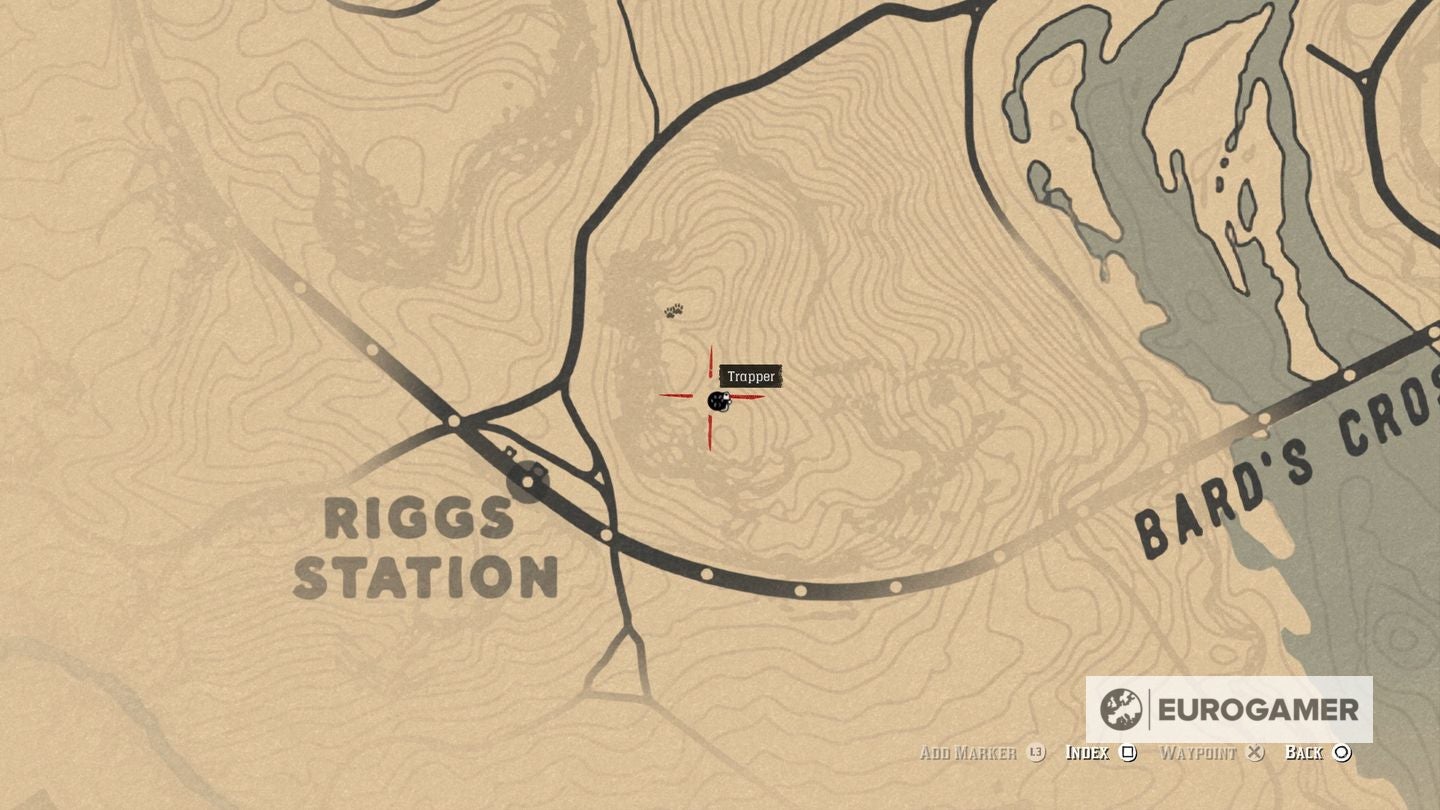Select the Riggs Station marker icon
Image resolution: width=1440 pixels, height=810 pixels.
point(527,481)
